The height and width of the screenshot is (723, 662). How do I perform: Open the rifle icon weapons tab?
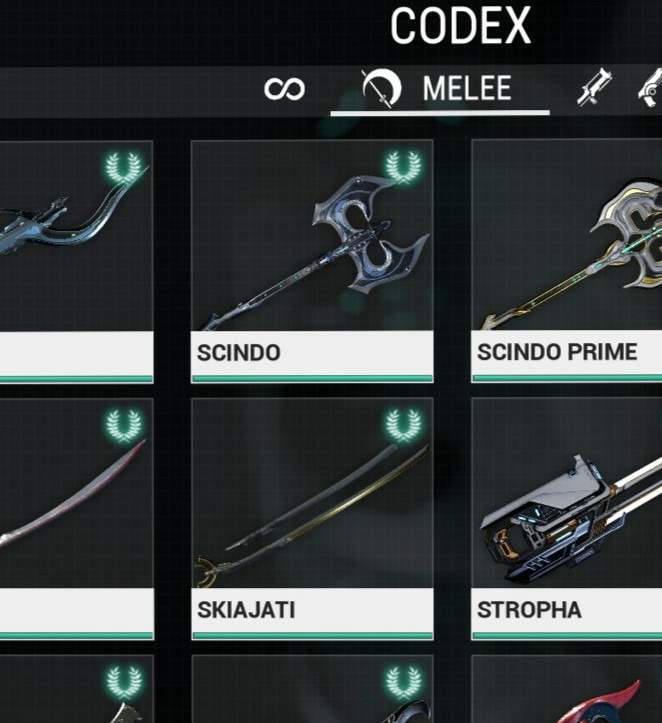[x=596, y=90]
